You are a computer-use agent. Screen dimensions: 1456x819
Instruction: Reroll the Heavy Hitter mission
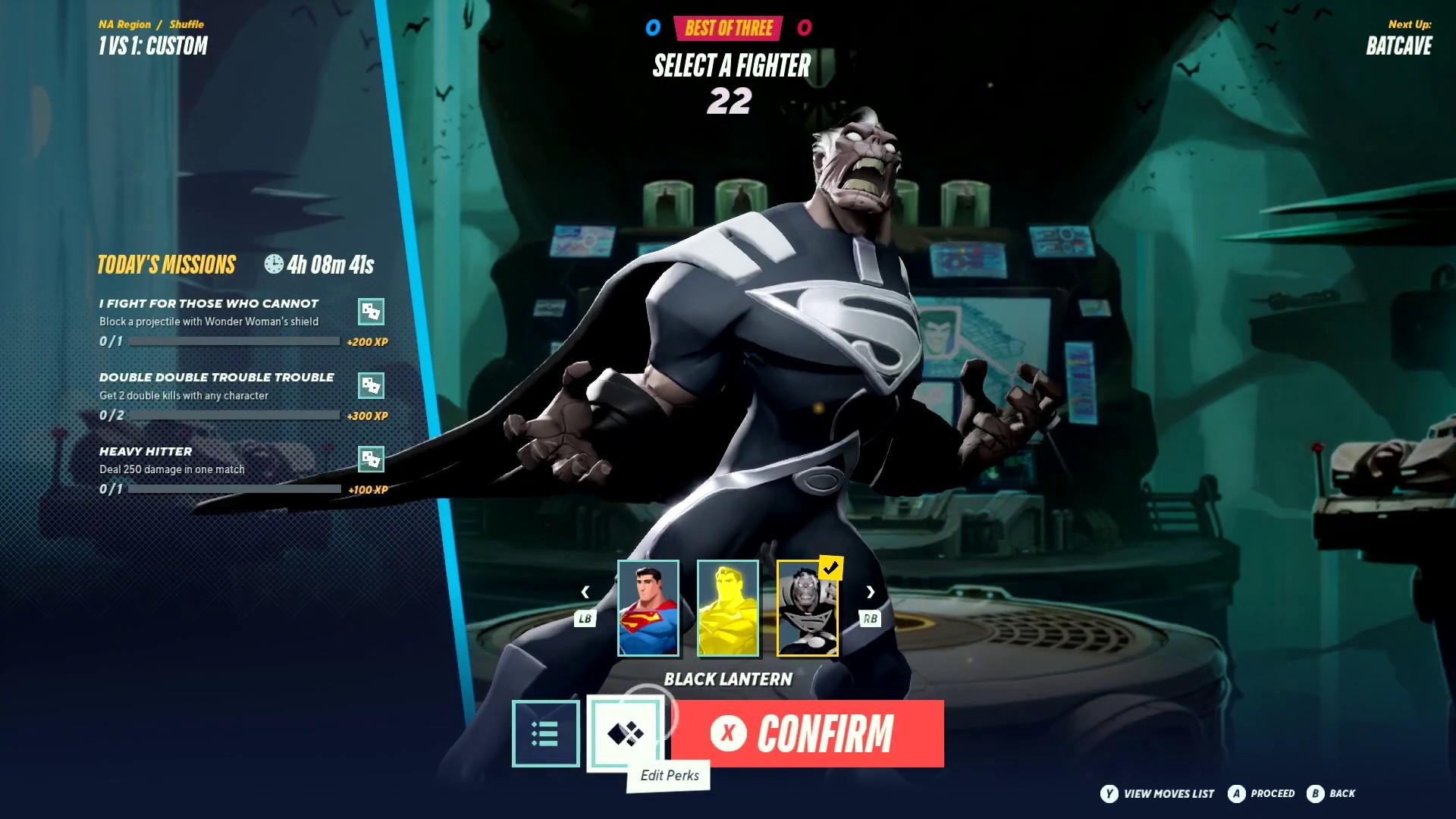[371, 459]
